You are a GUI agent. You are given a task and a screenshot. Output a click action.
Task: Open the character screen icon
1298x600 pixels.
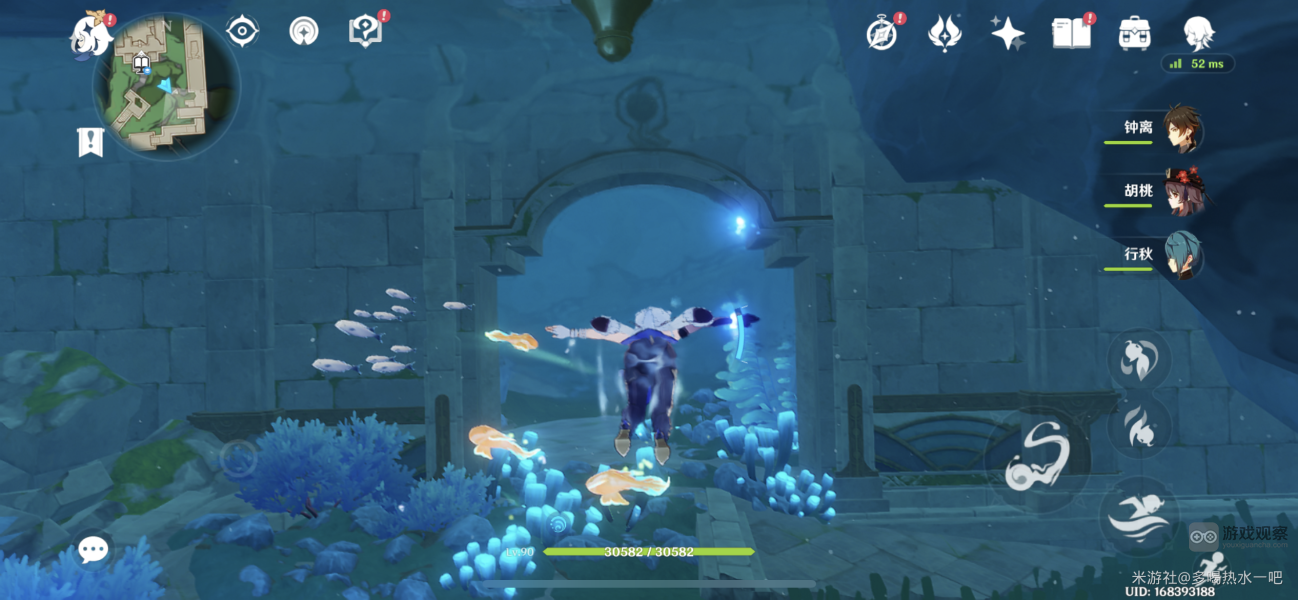1198,34
